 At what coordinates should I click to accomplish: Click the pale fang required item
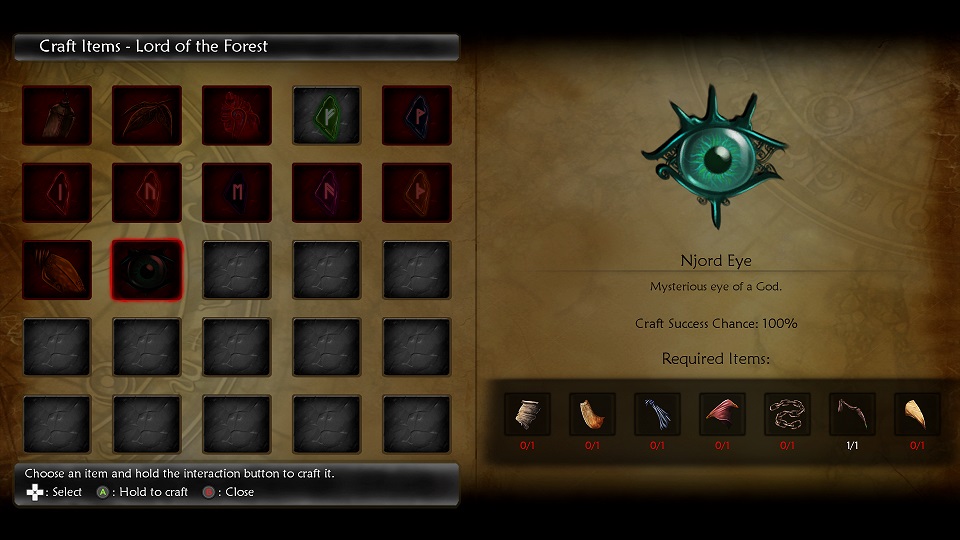(917, 414)
